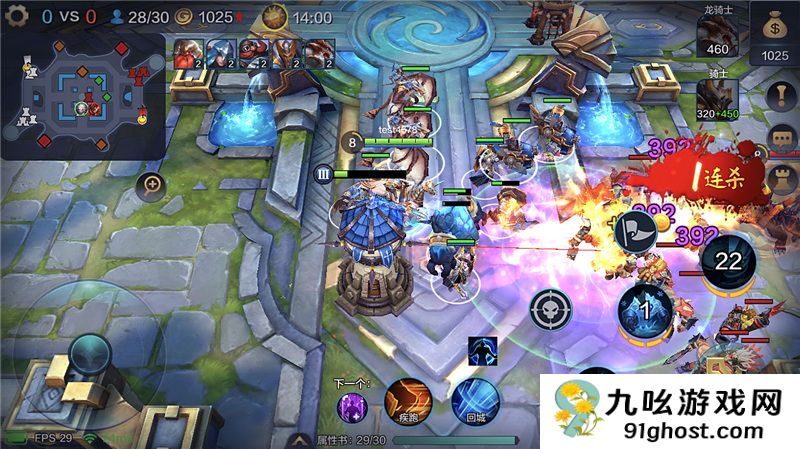Click the battlefield minimap

coord(83,96)
